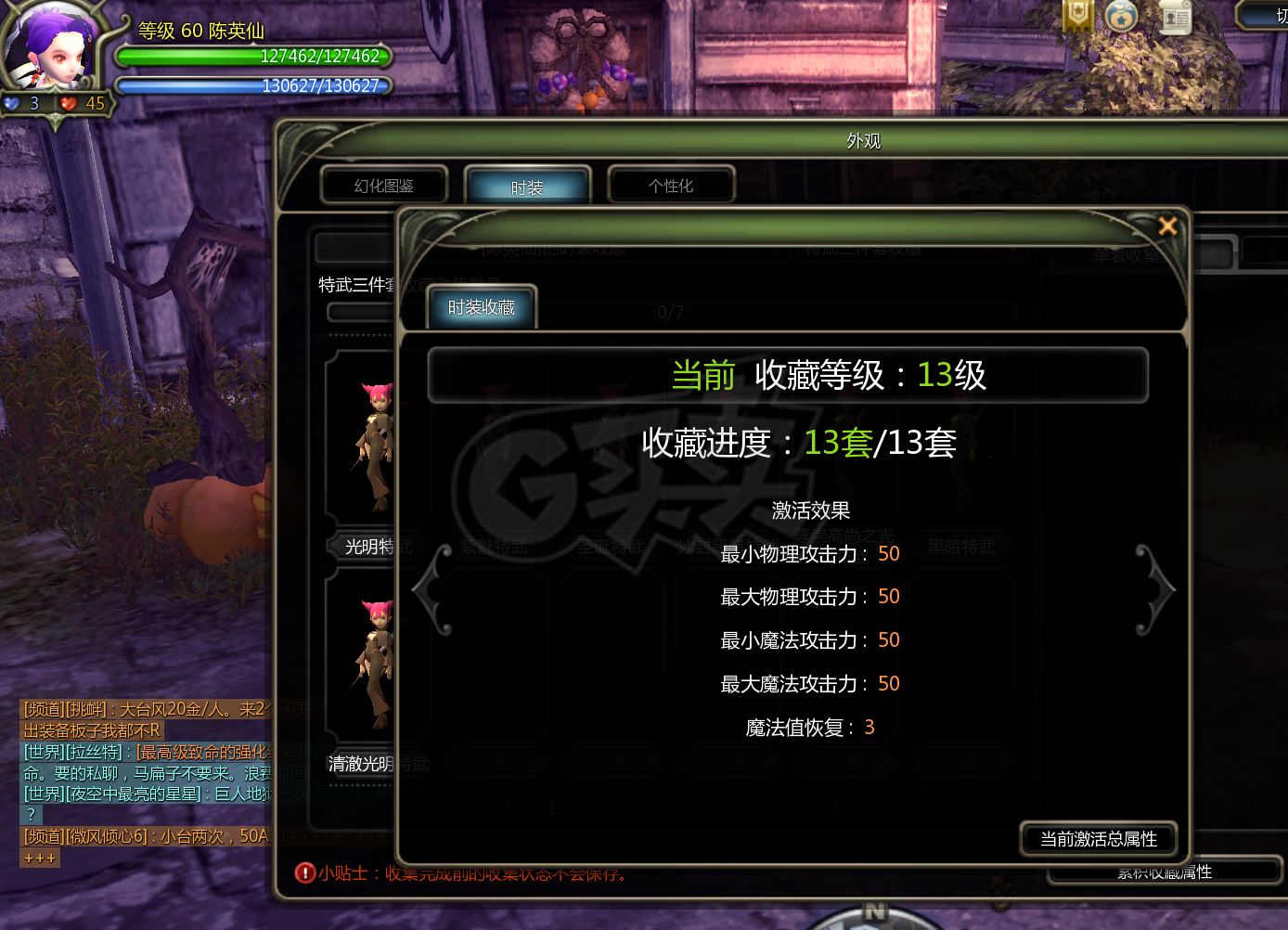The width and height of the screenshot is (1288, 930).
Task: Click the blue gem counter icon showing 3
Action: [x=13, y=103]
